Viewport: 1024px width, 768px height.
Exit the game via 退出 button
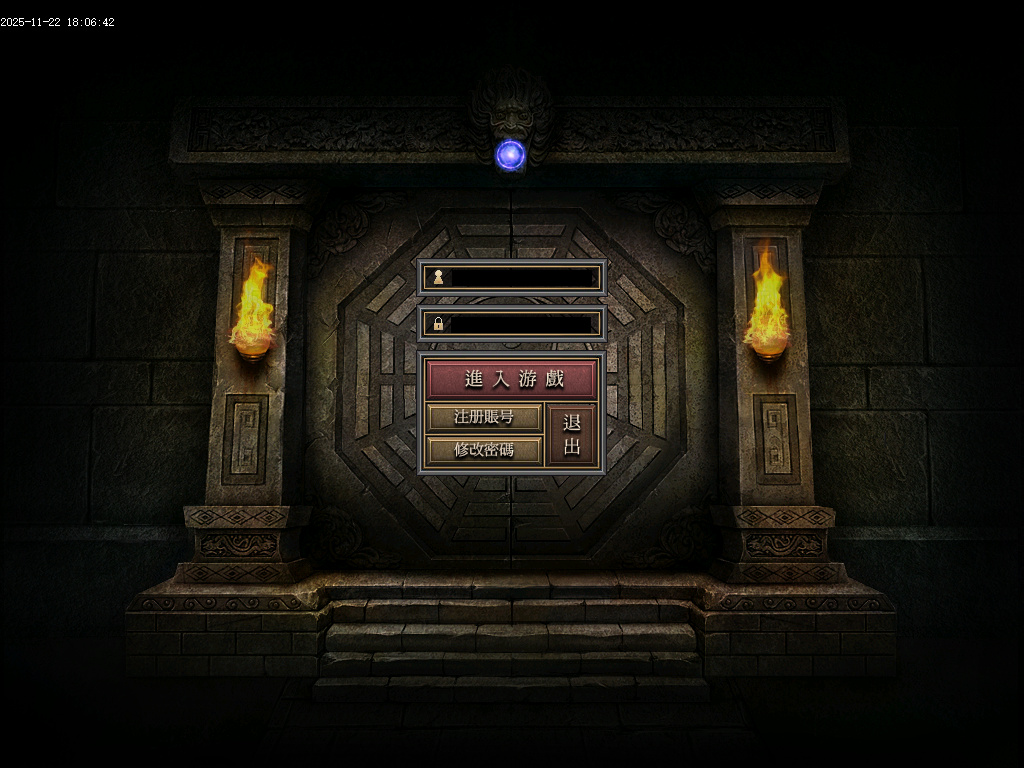pyautogui.click(x=572, y=434)
